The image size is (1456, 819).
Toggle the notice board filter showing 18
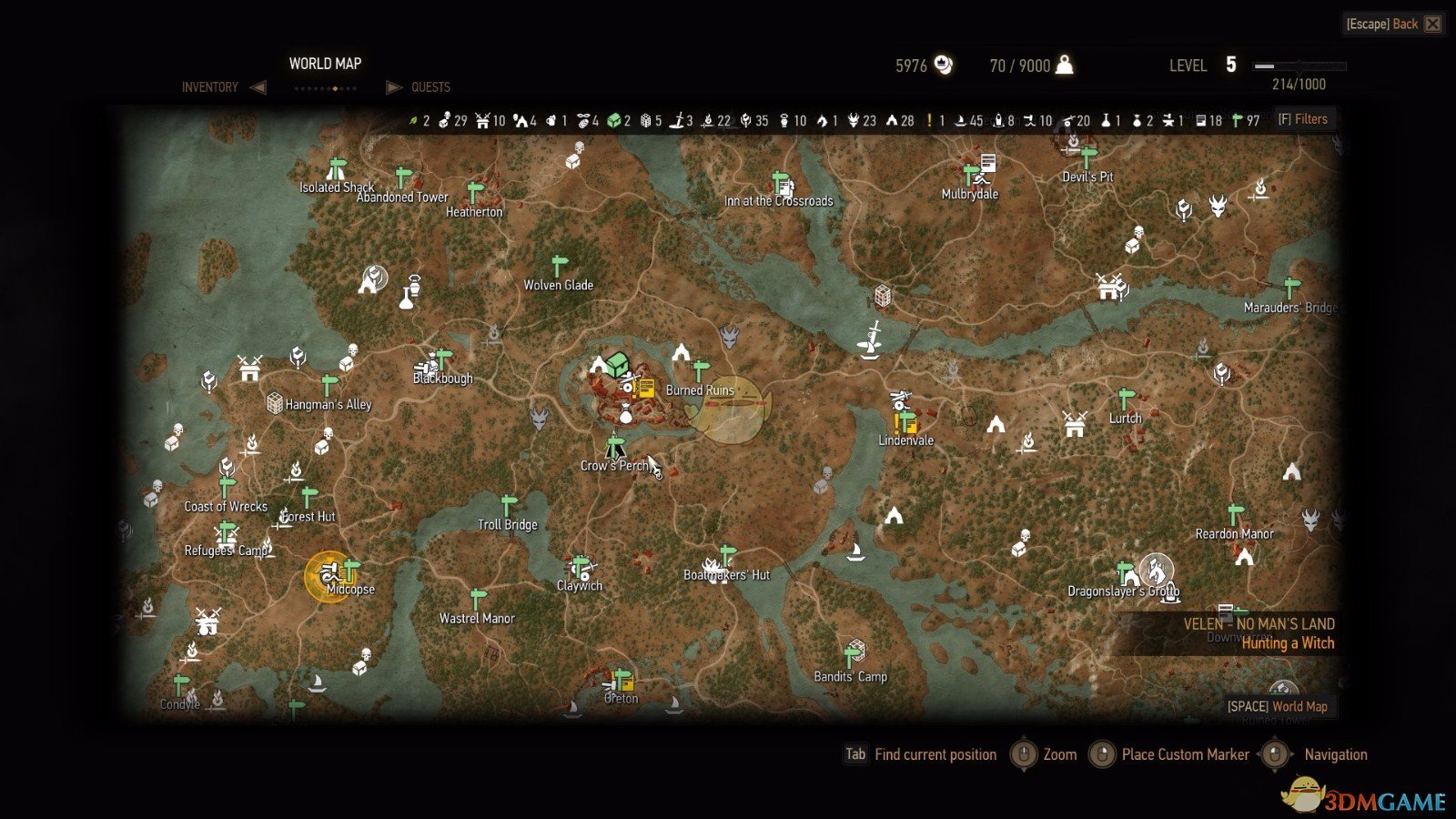1202,119
